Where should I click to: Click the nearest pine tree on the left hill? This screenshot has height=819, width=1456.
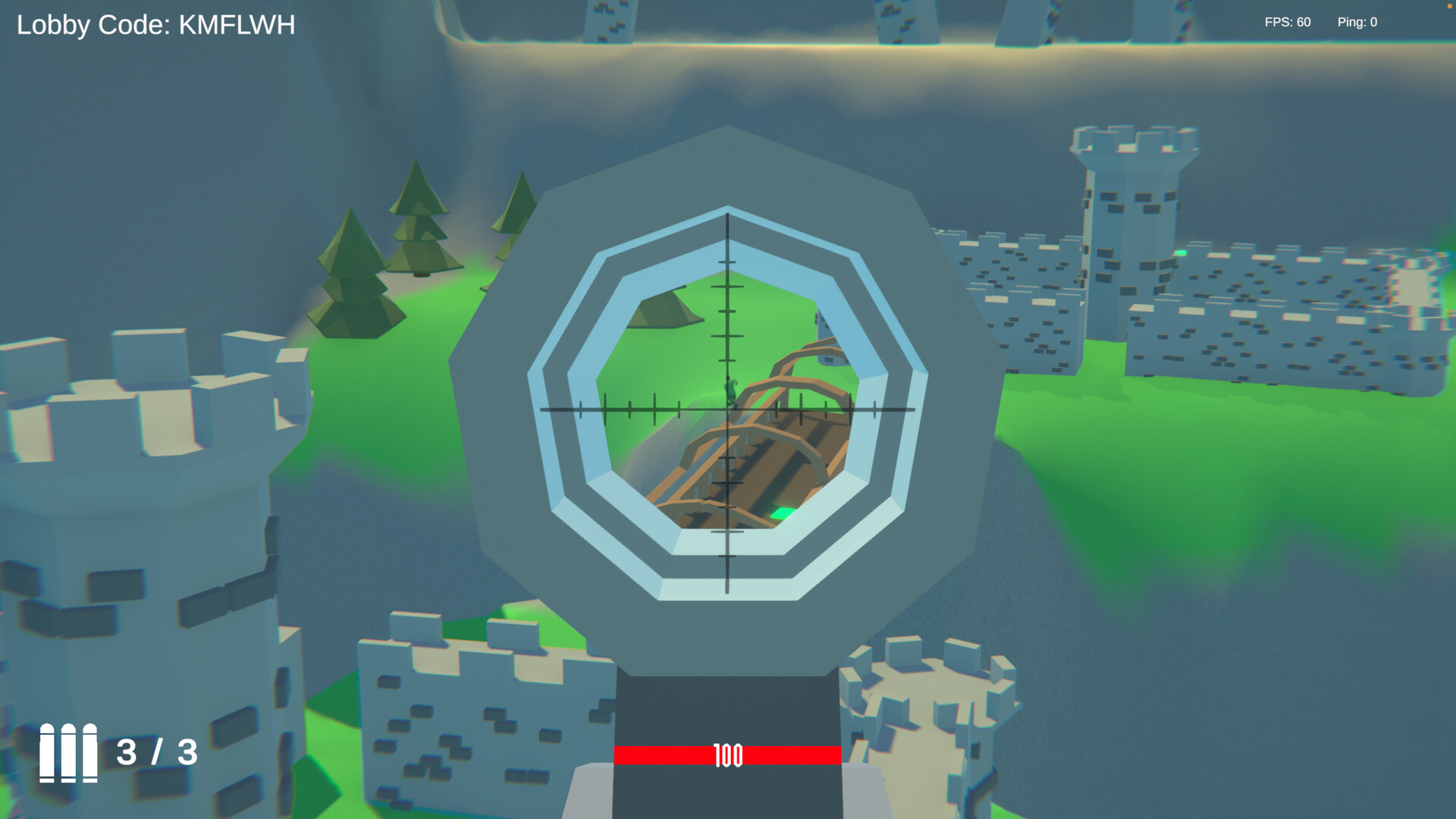(353, 273)
